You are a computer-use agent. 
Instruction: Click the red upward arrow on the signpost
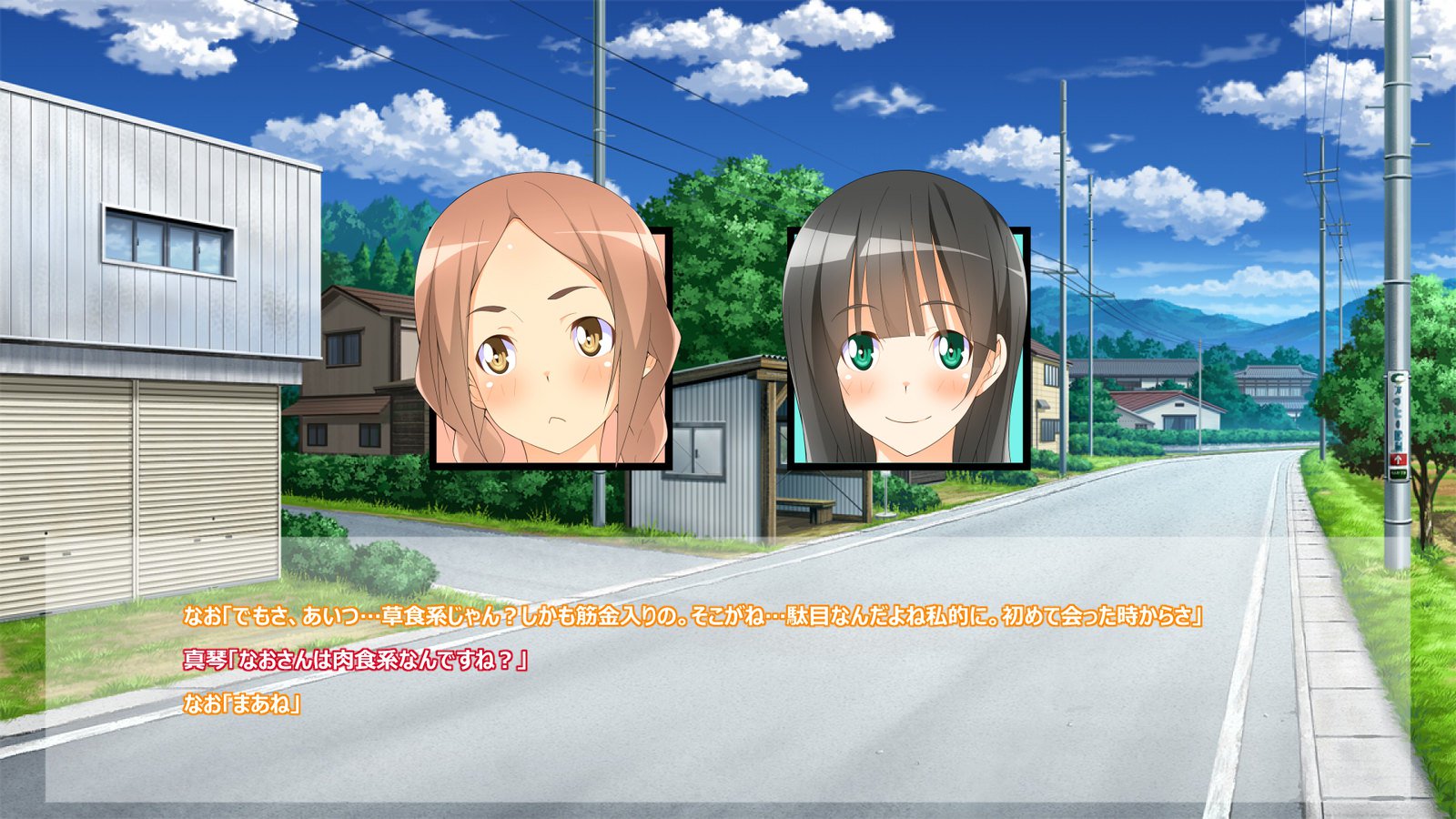click(x=1399, y=458)
